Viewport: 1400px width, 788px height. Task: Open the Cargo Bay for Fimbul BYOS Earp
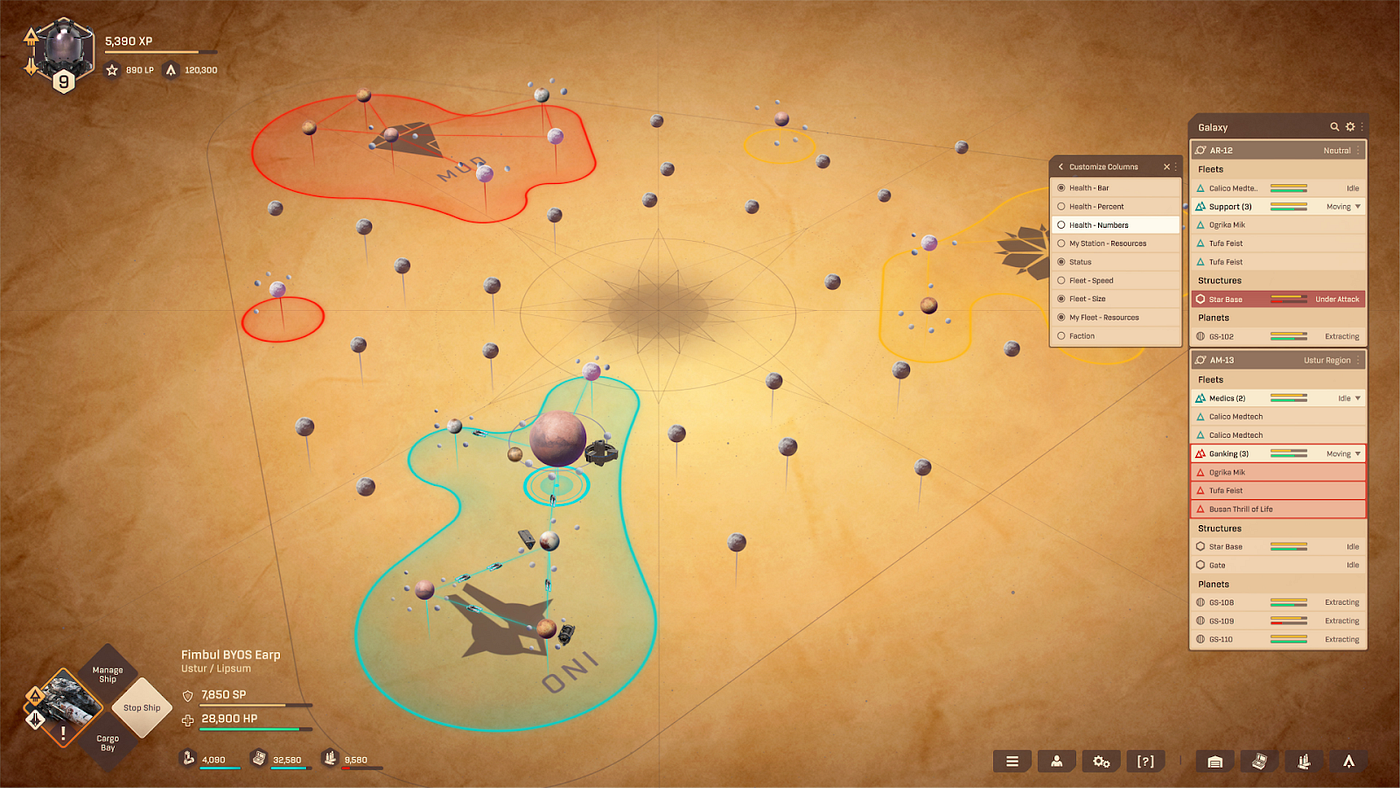[x=106, y=742]
